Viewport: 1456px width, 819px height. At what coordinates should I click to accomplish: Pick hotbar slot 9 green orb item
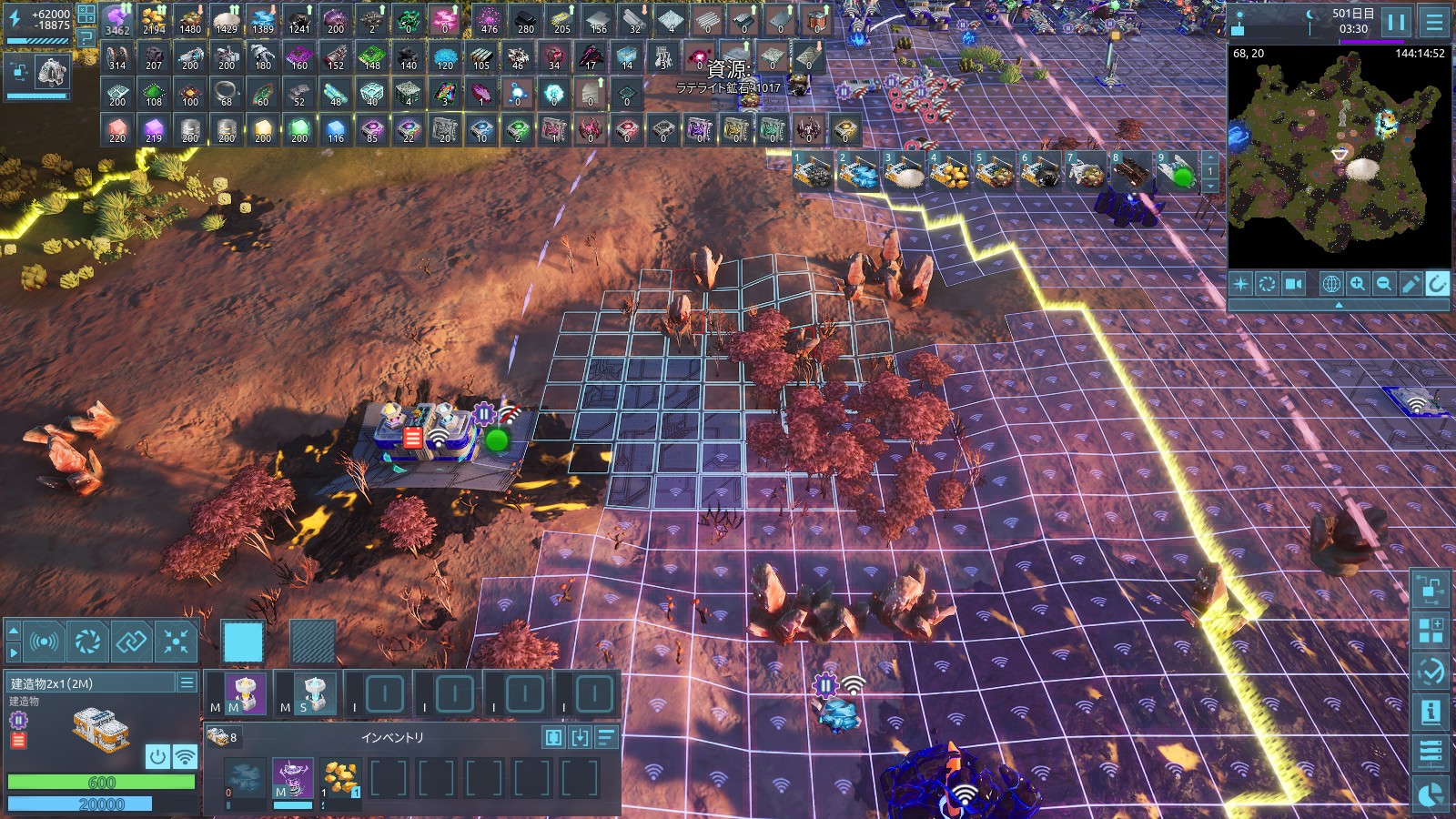pyautogui.click(x=1177, y=171)
